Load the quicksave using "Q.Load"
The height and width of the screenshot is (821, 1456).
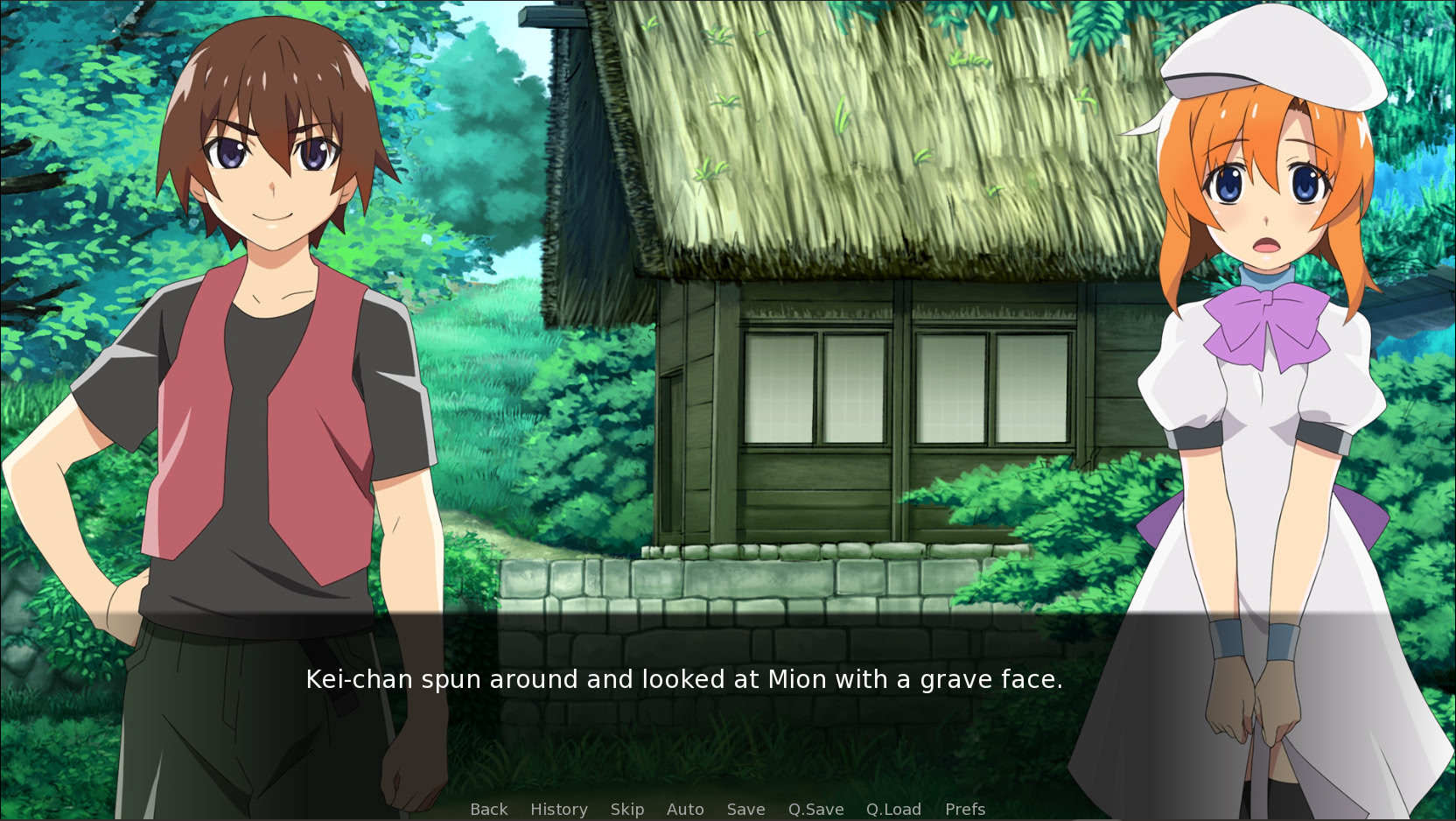(894, 809)
